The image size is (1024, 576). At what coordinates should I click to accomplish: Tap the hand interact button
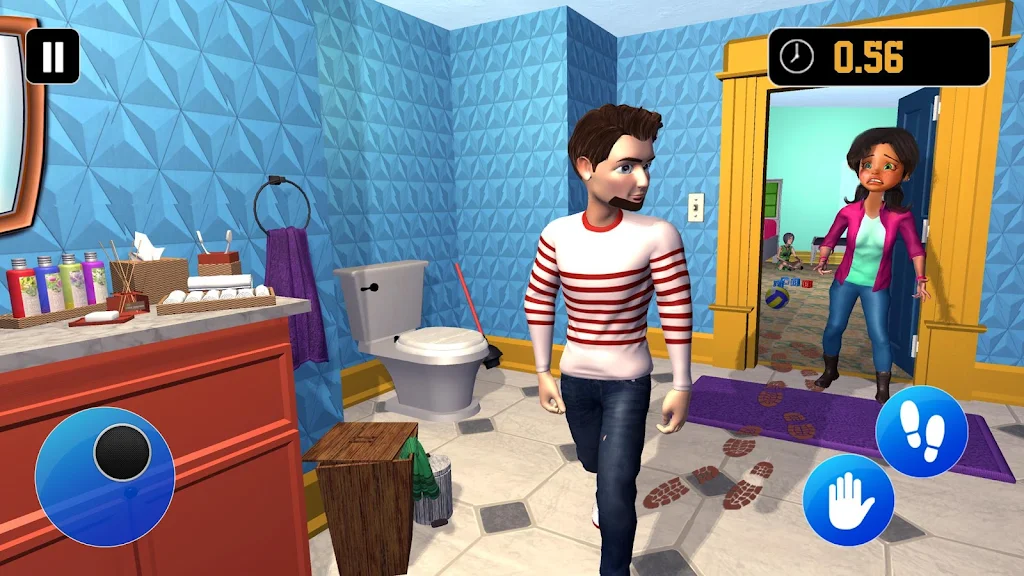click(x=848, y=500)
